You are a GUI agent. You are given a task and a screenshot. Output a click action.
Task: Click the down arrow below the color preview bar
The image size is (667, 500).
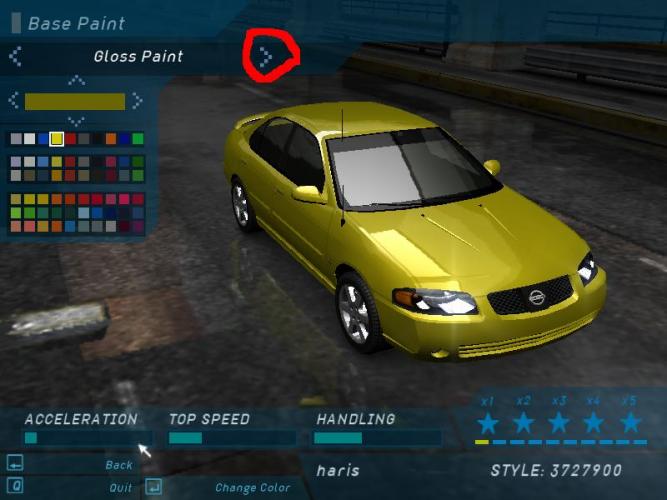(x=76, y=119)
